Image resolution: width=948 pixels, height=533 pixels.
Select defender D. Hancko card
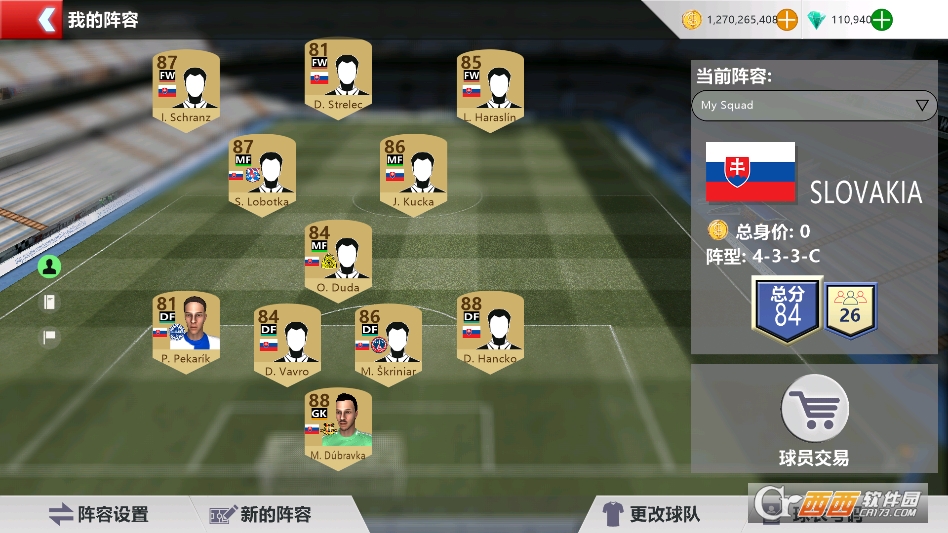(490, 328)
